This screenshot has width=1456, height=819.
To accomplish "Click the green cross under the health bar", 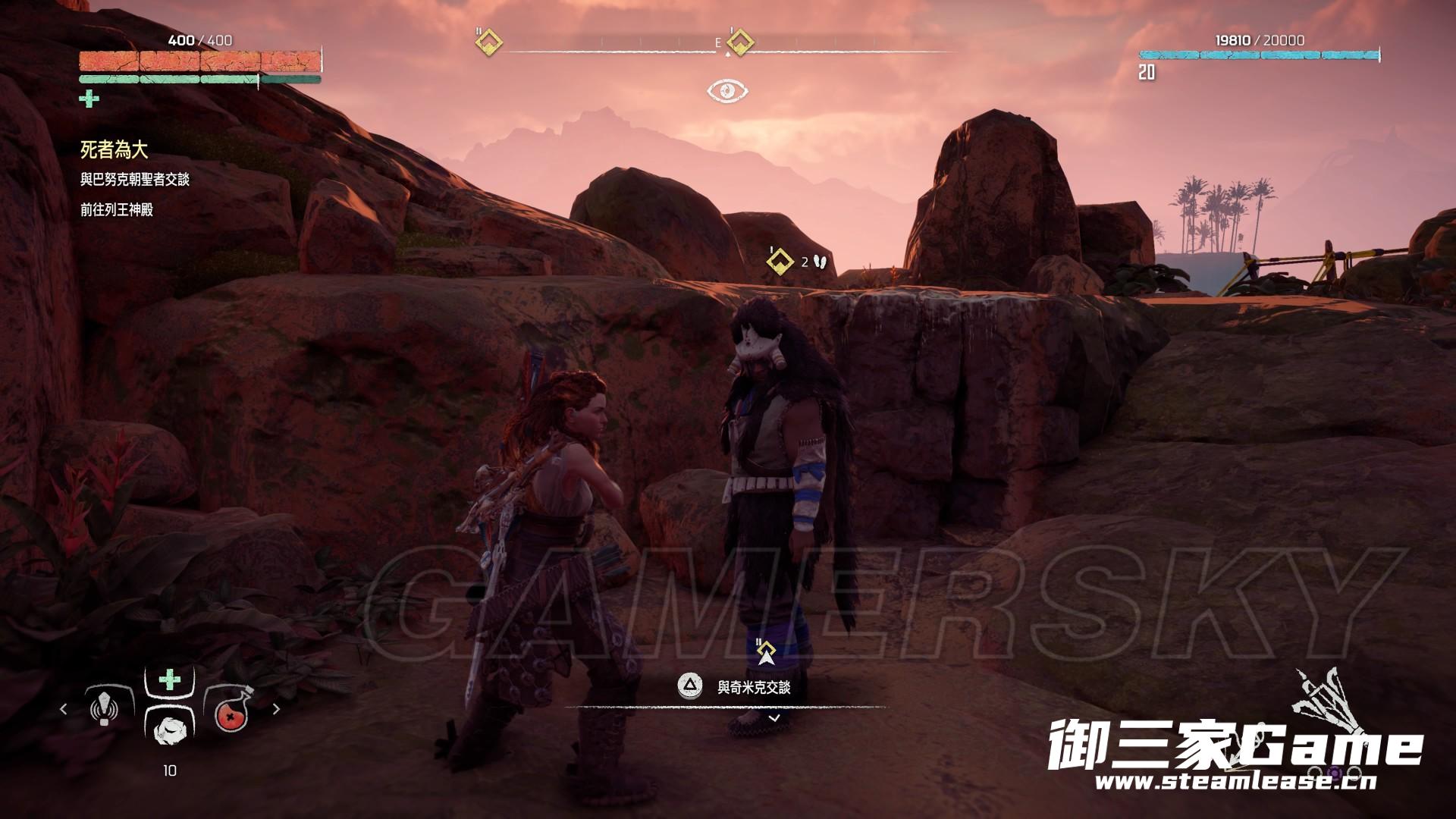I will click(x=89, y=99).
